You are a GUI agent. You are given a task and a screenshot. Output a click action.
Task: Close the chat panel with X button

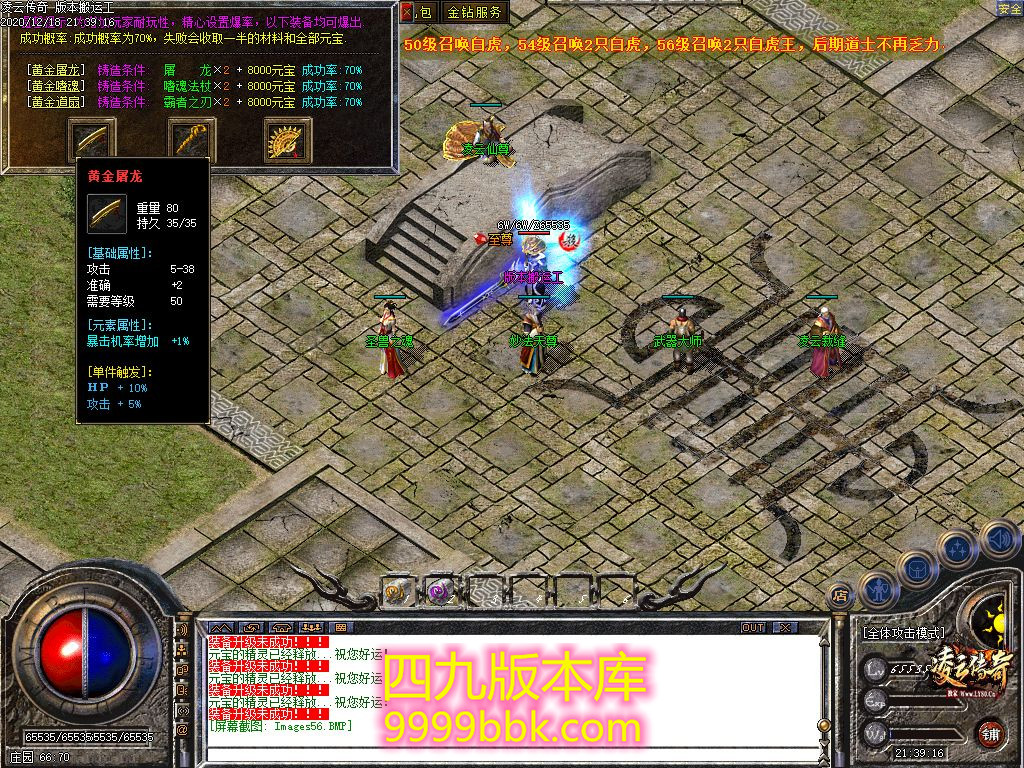tap(785, 628)
